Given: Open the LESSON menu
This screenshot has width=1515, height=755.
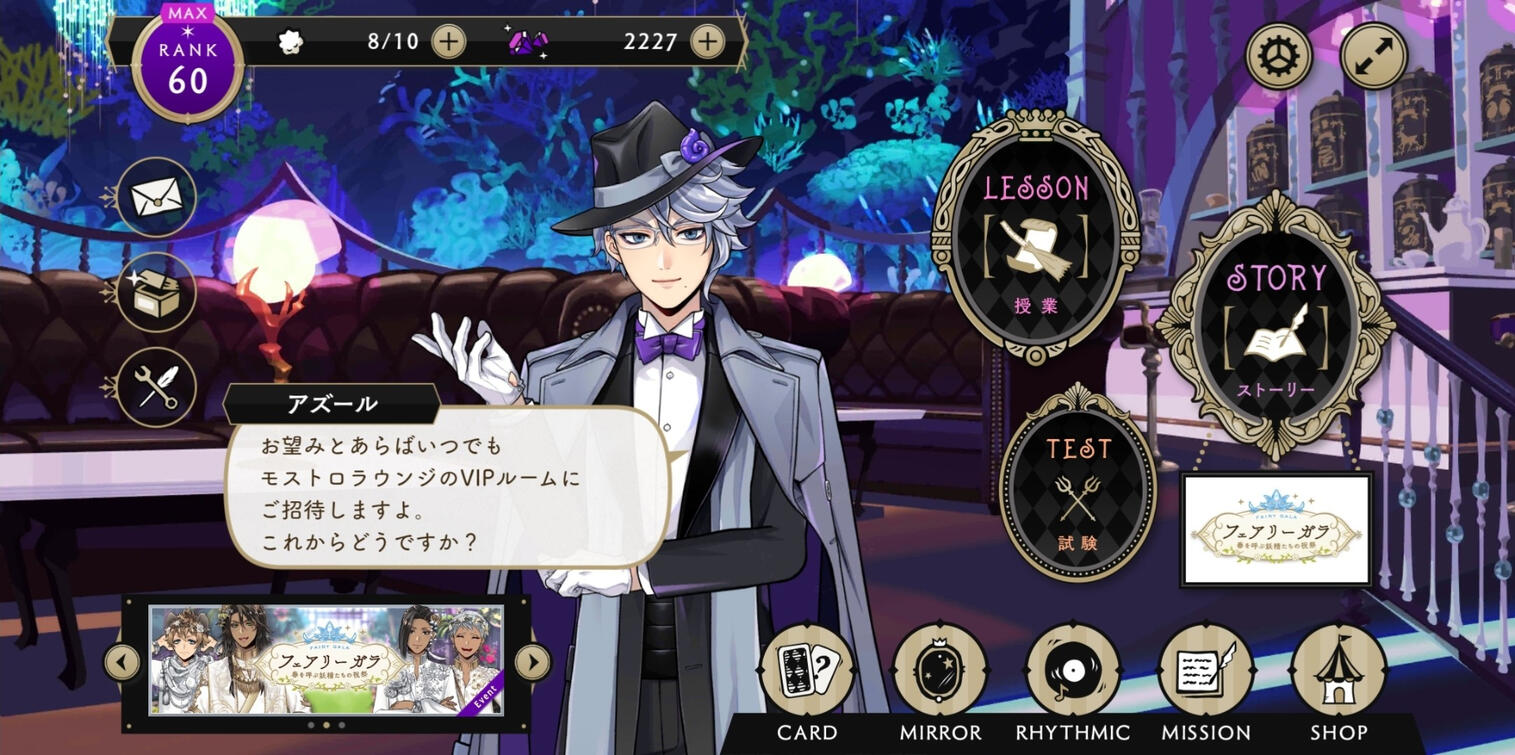Looking at the screenshot, I should 1035,236.
